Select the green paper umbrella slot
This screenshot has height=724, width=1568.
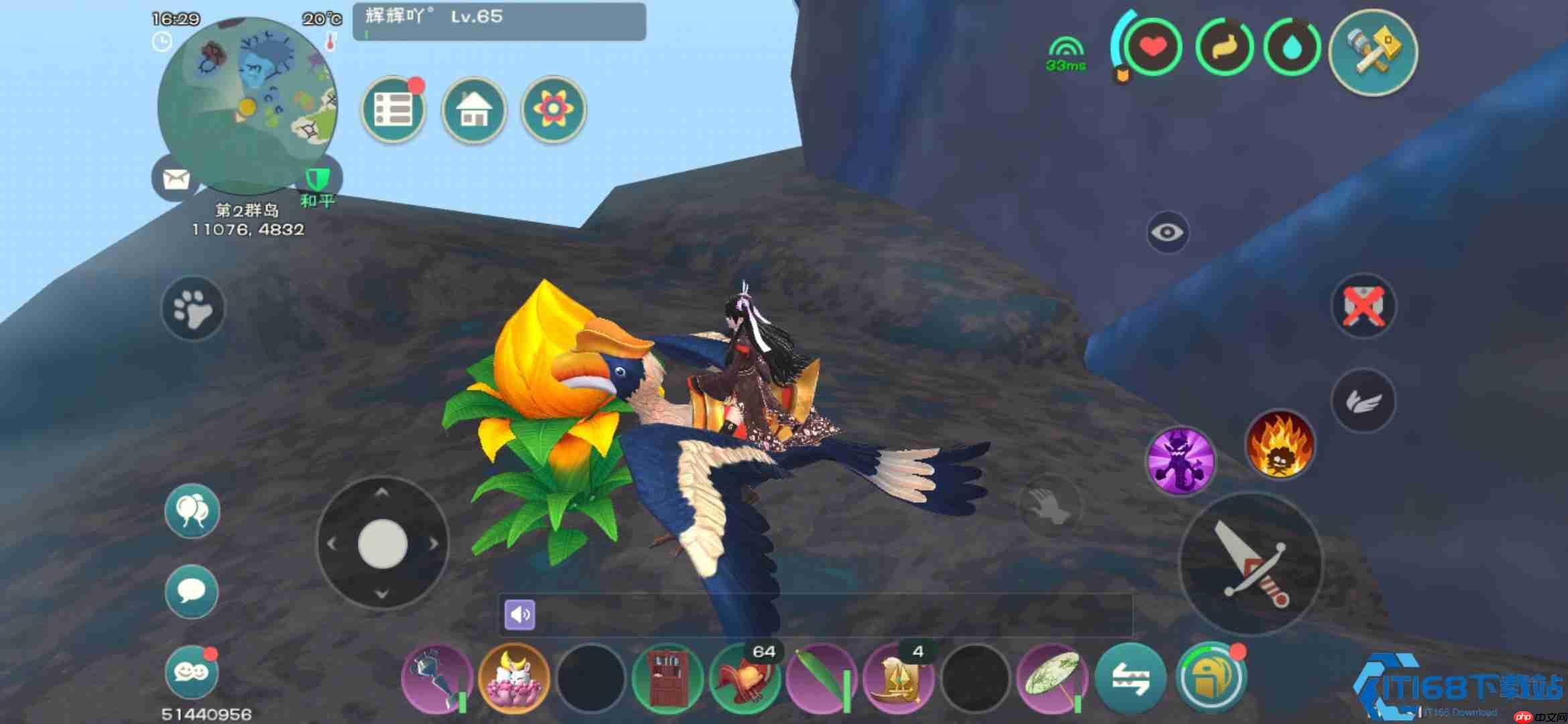coord(1052,678)
